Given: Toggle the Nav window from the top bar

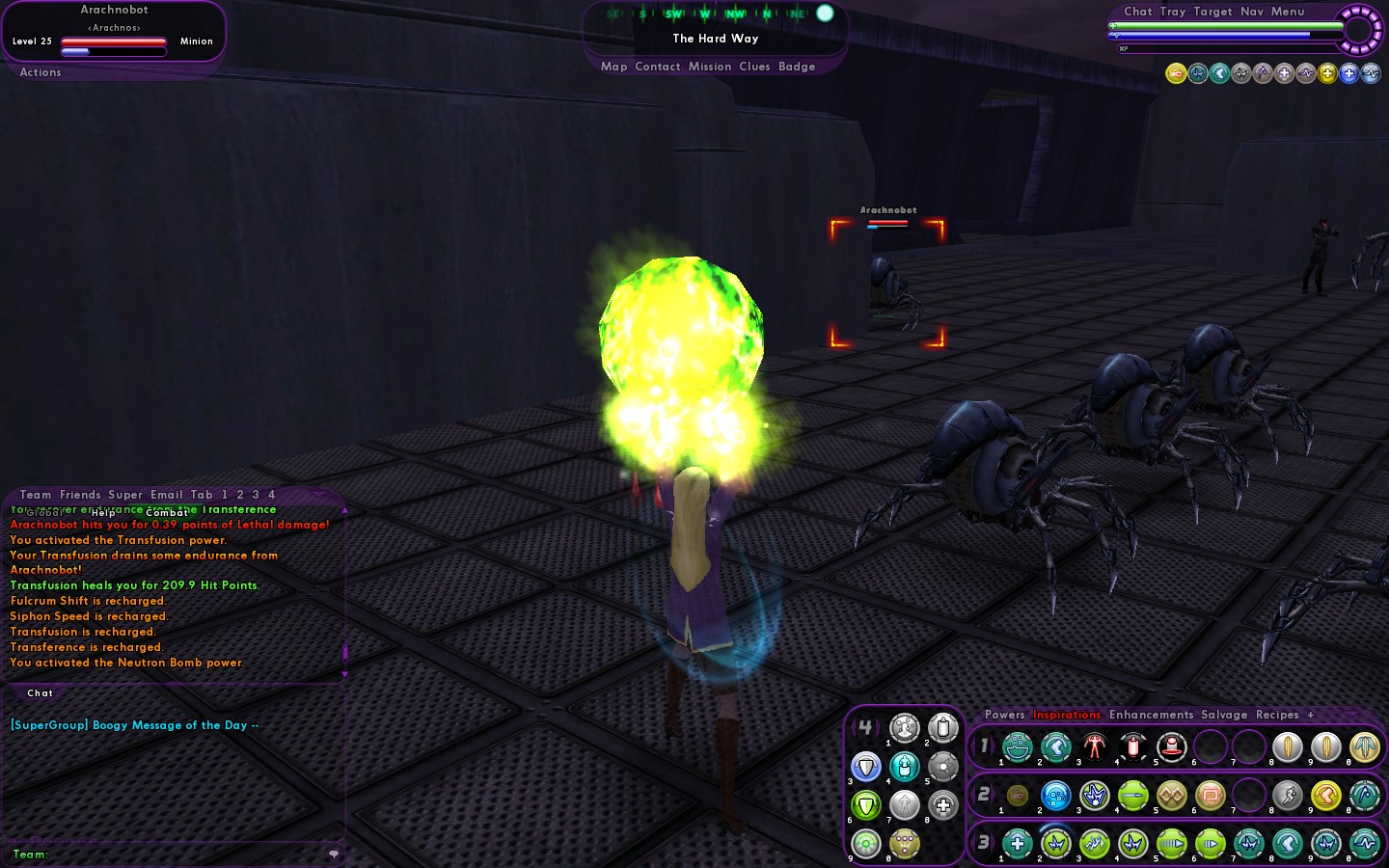Looking at the screenshot, I should point(1252,12).
